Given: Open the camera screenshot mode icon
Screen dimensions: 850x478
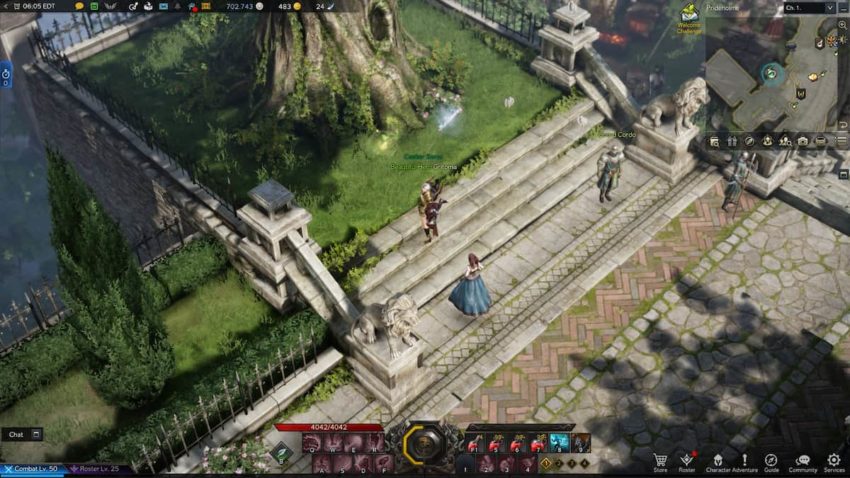Looking at the screenshot, I should click(802, 142).
